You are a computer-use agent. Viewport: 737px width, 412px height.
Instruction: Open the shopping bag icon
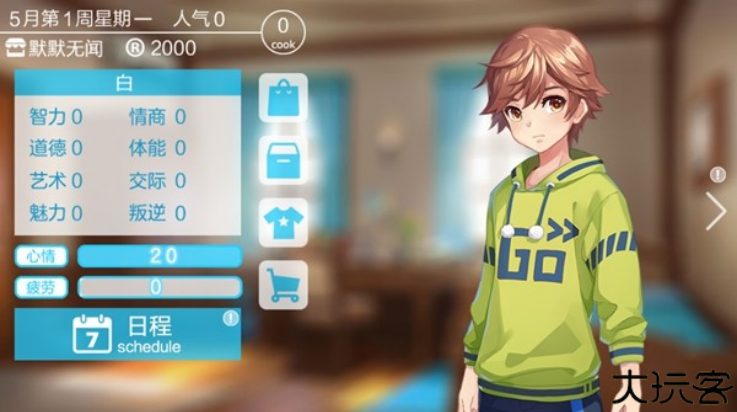tap(283, 98)
